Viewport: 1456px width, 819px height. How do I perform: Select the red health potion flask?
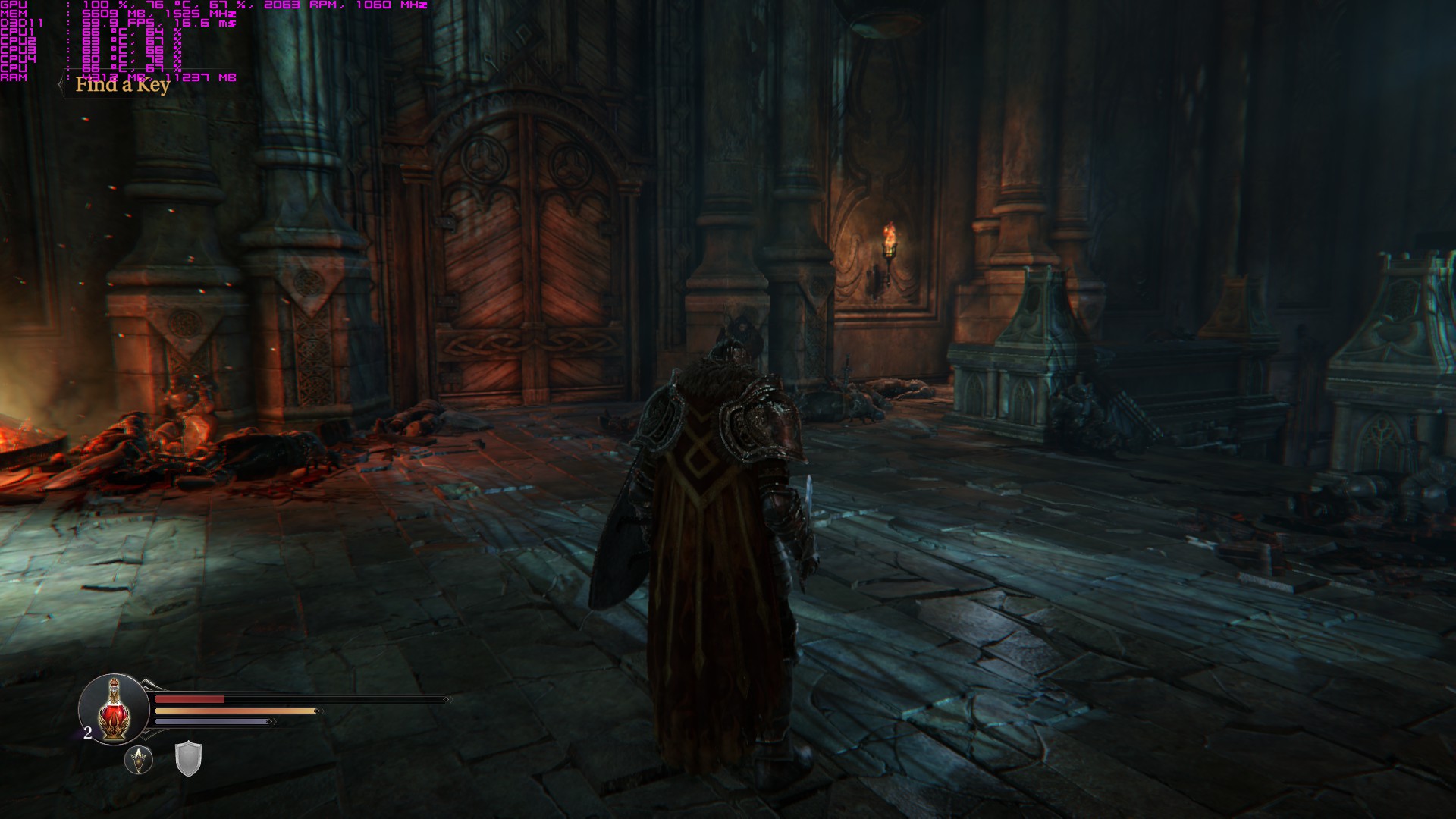point(115,711)
